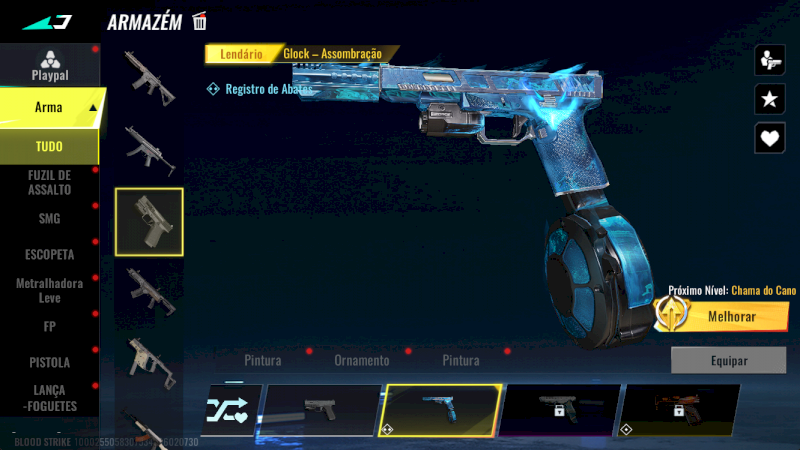Choose the Escopeta category
The height and width of the screenshot is (450, 800).
[x=49, y=254]
